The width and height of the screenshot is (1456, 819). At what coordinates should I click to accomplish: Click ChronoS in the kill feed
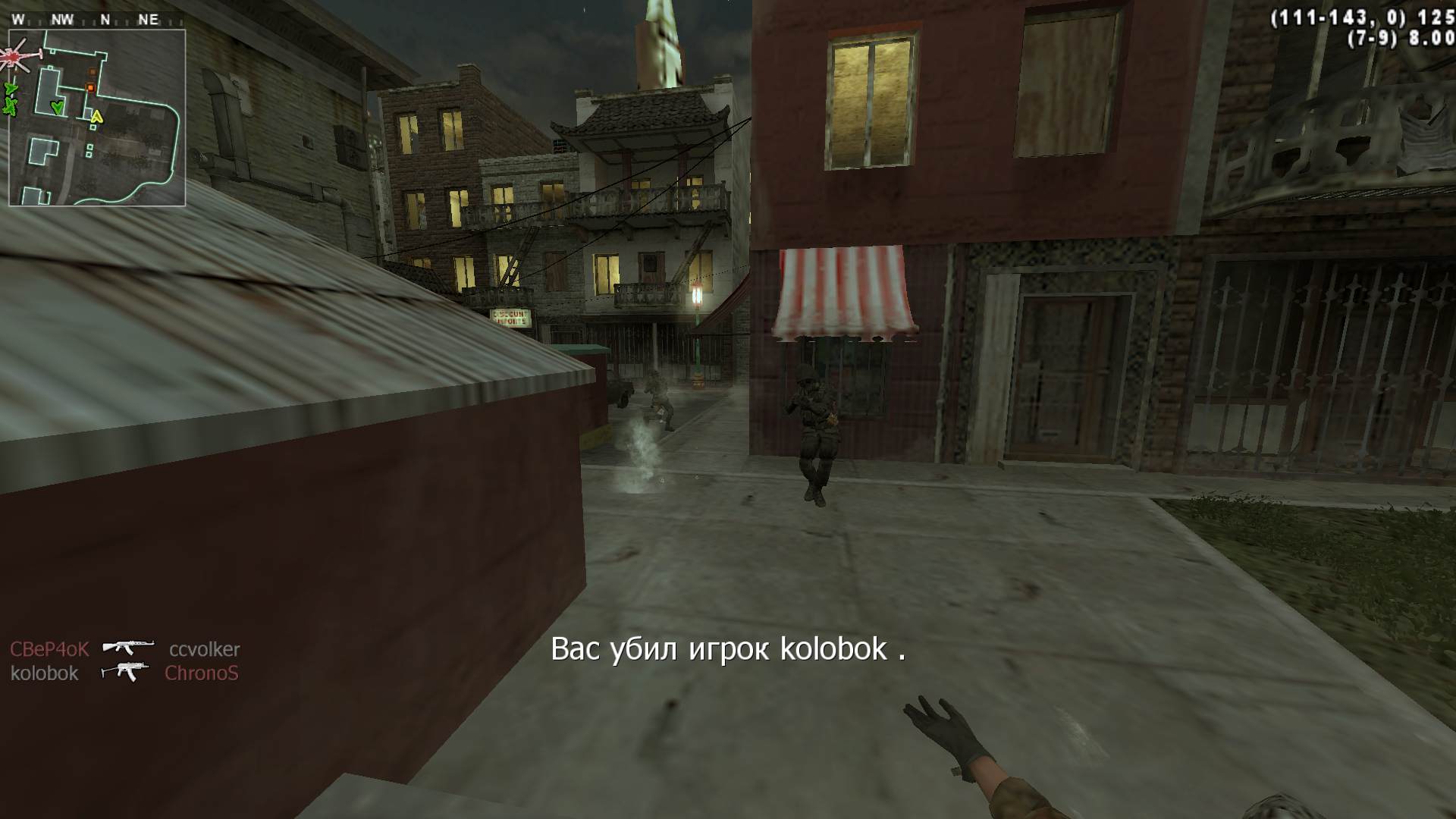(x=201, y=673)
